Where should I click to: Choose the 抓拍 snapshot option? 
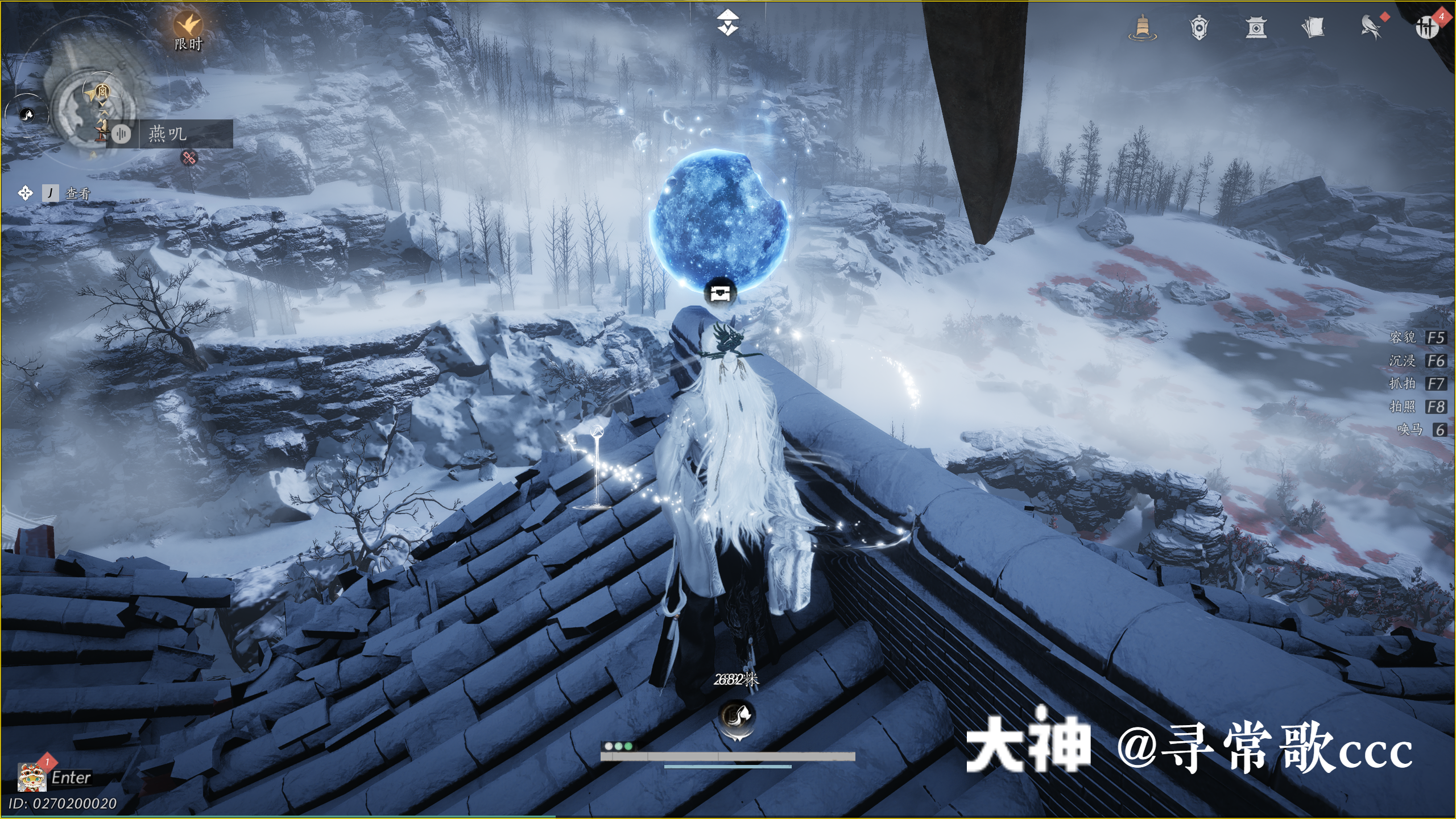click(x=1417, y=384)
